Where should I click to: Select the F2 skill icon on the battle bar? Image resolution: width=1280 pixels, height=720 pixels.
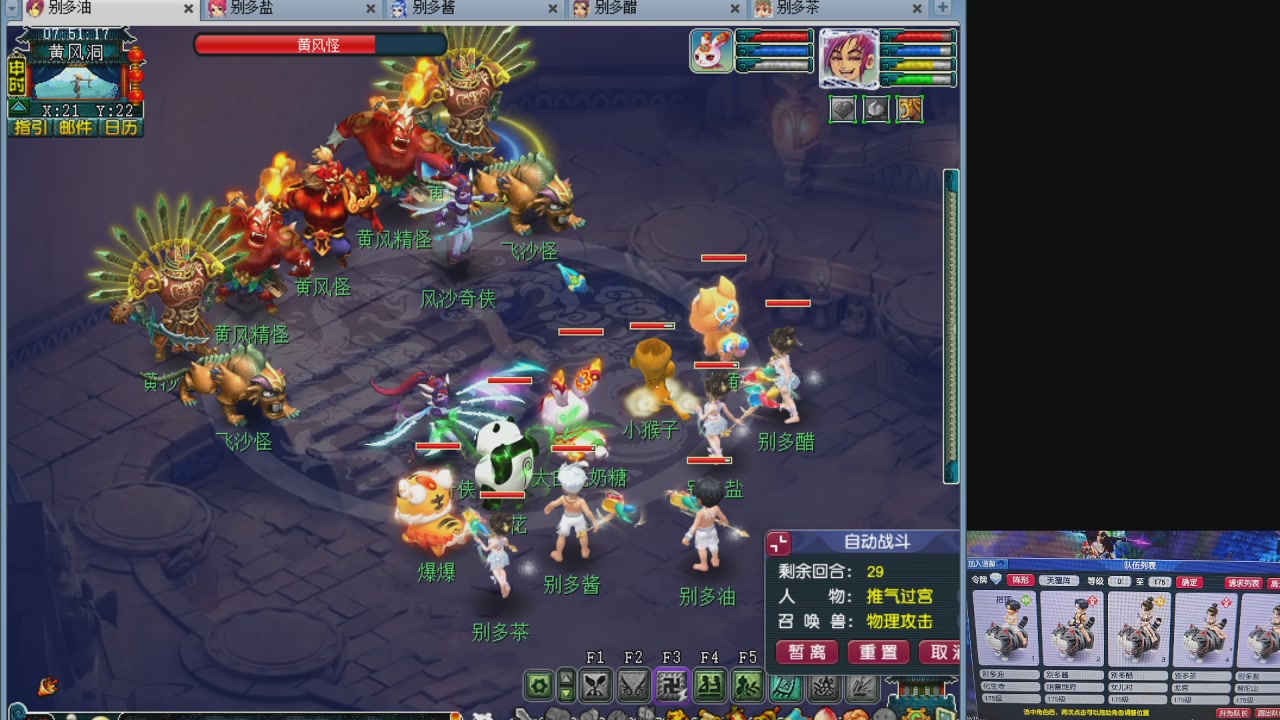(x=633, y=686)
